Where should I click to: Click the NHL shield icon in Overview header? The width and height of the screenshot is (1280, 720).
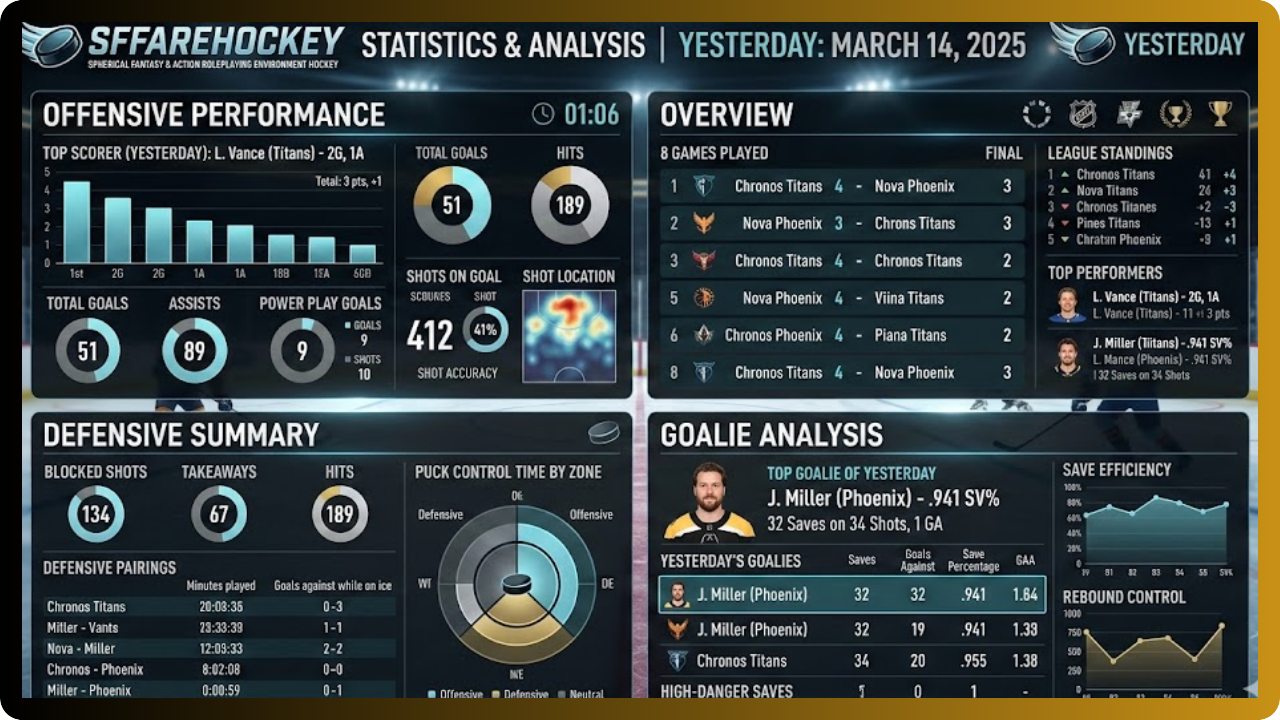pyautogui.click(x=1082, y=113)
